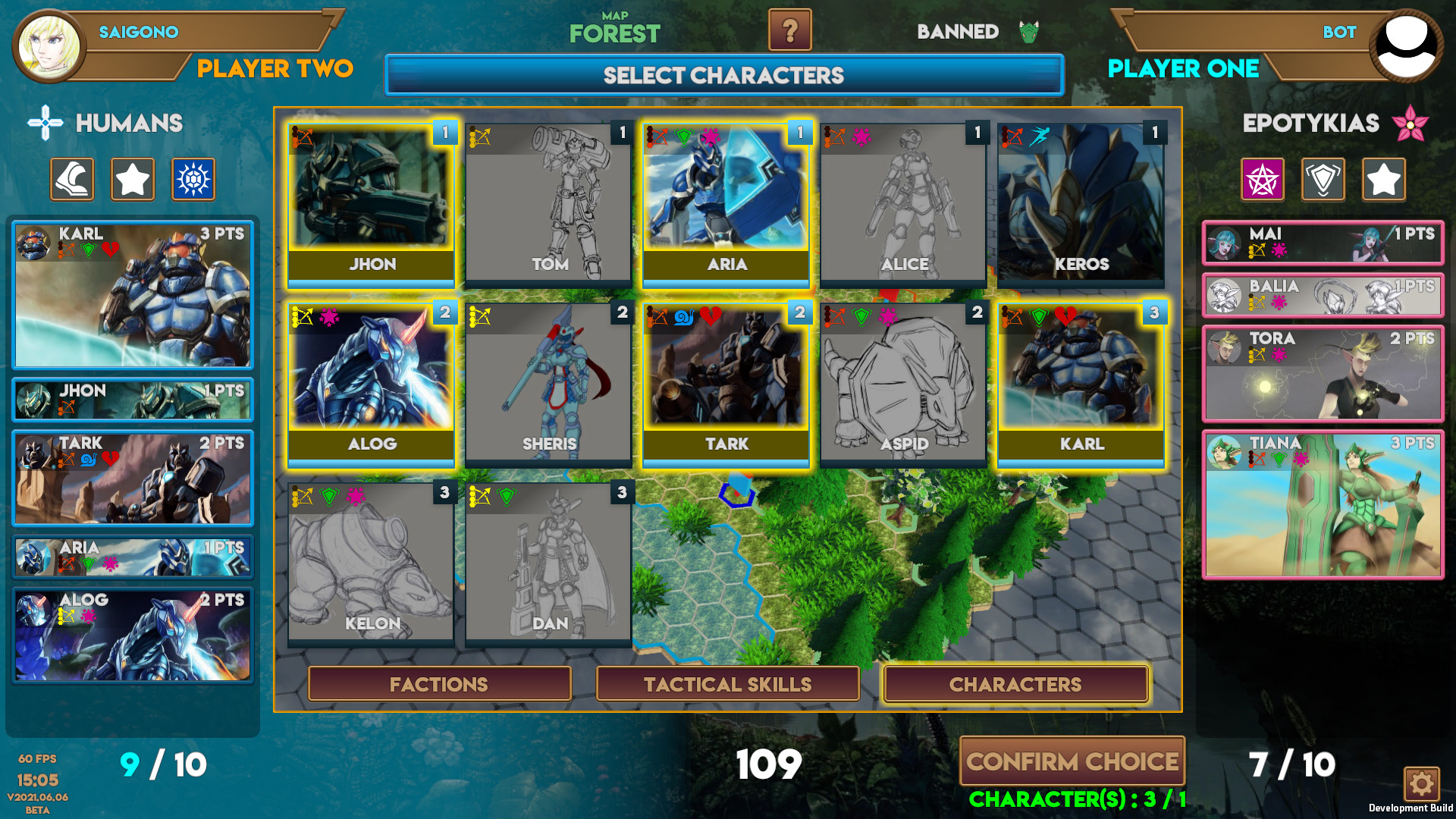Switch to the FACTIONS tab
The height and width of the screenshot is (819, 1456).
pyautogui.click(x=438, y=683)
